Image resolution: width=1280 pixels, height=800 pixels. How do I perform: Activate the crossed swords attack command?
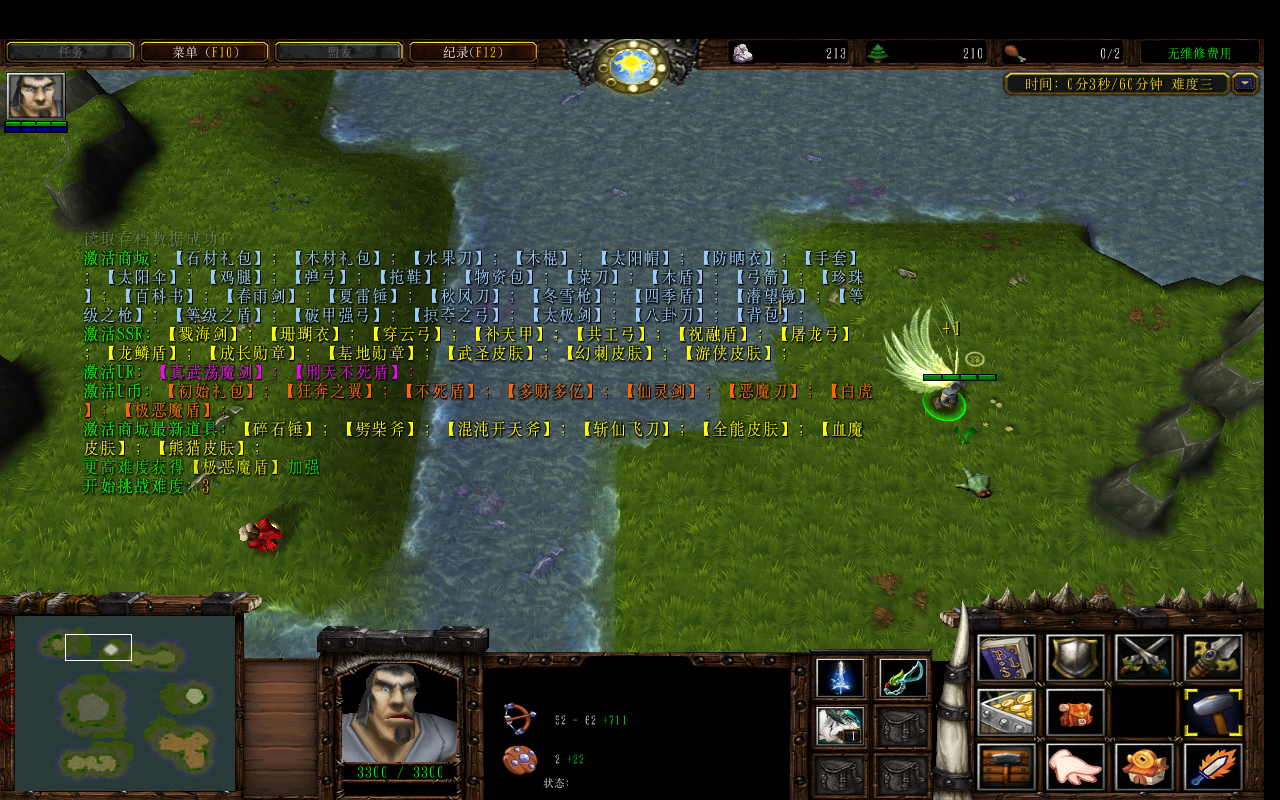[1144, 658]
